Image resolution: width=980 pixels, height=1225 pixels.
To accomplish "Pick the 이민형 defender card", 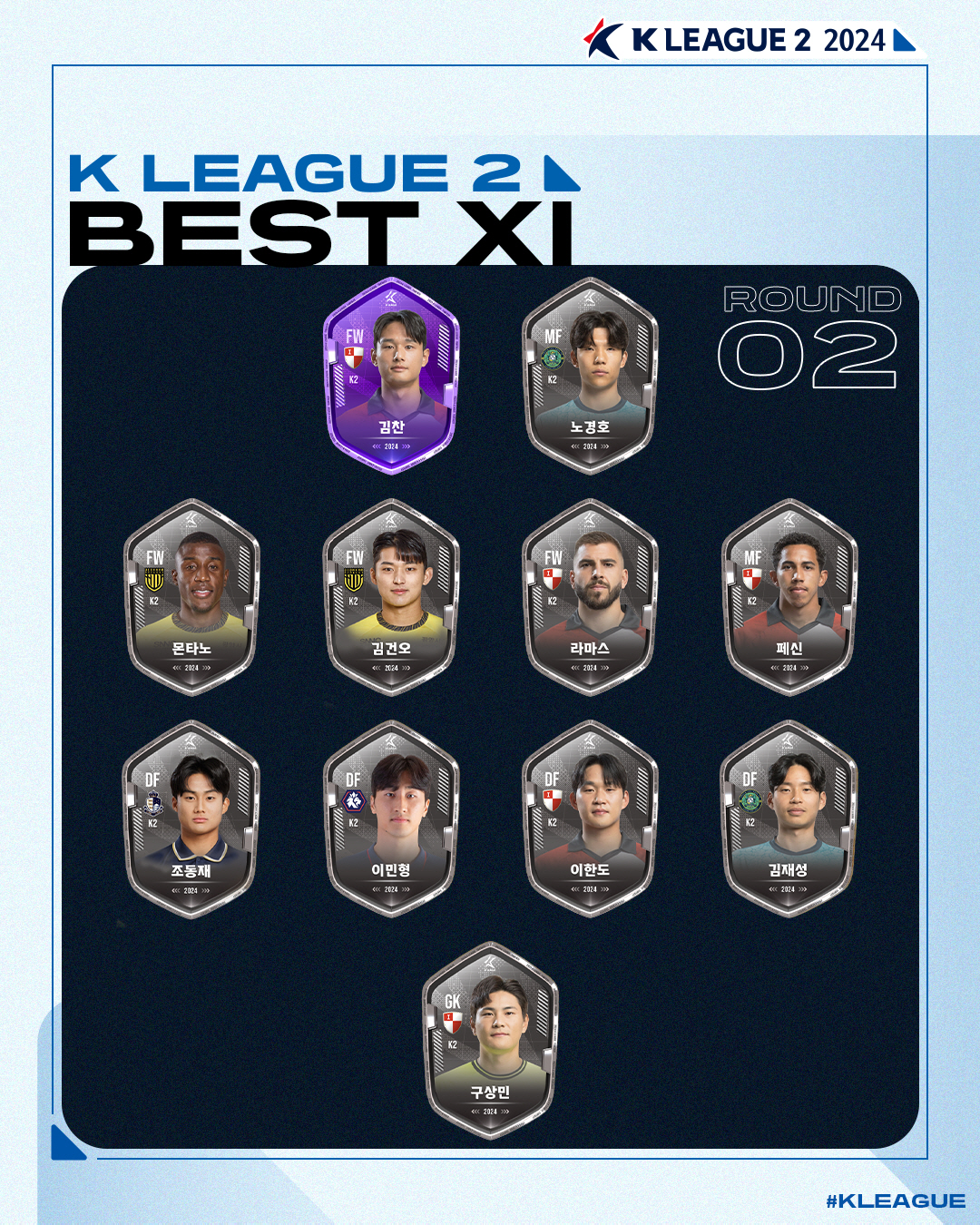I will pyautogui.click(x=391, y=819).
